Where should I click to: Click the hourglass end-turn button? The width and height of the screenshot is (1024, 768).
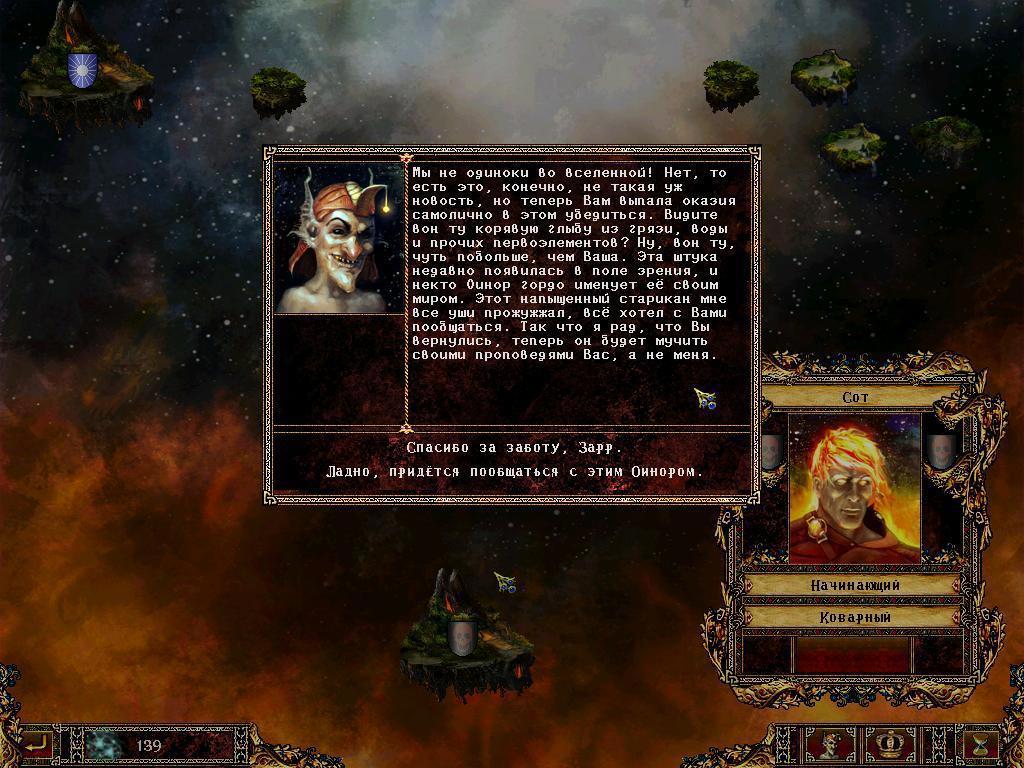click(980, 745)
